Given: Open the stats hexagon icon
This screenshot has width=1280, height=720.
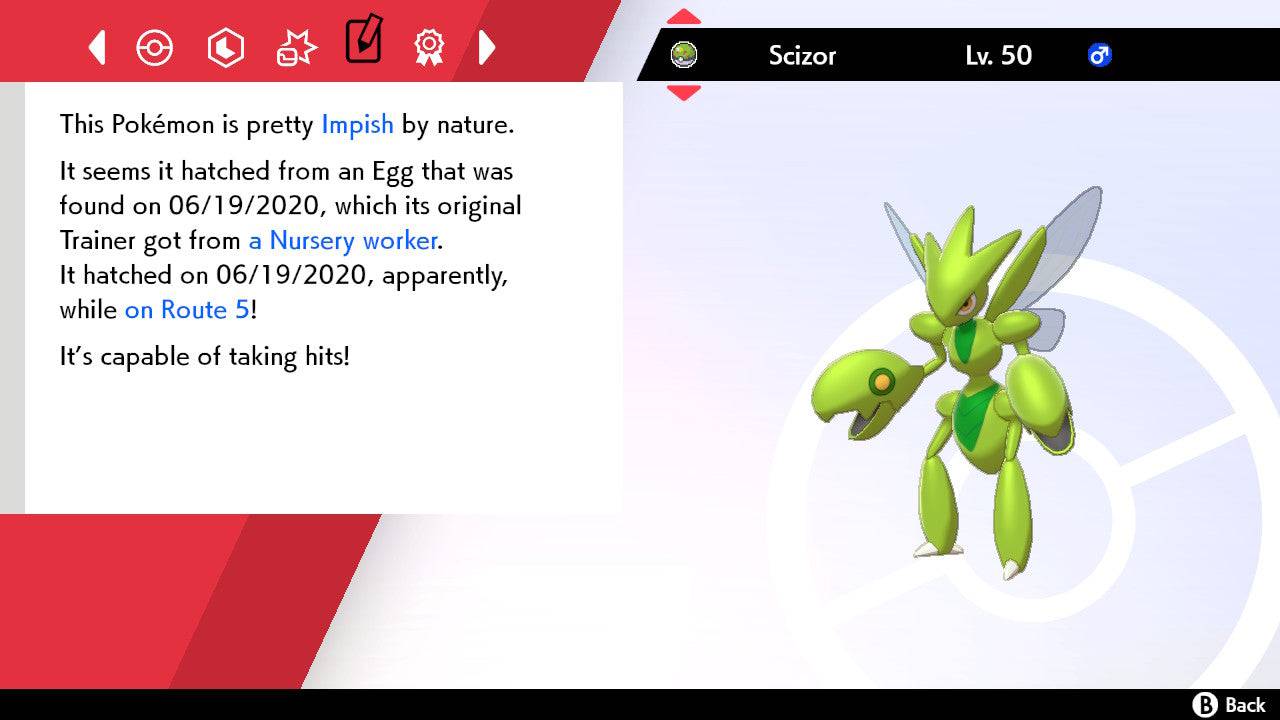Looking at the screenshot, I should [226, 46].
